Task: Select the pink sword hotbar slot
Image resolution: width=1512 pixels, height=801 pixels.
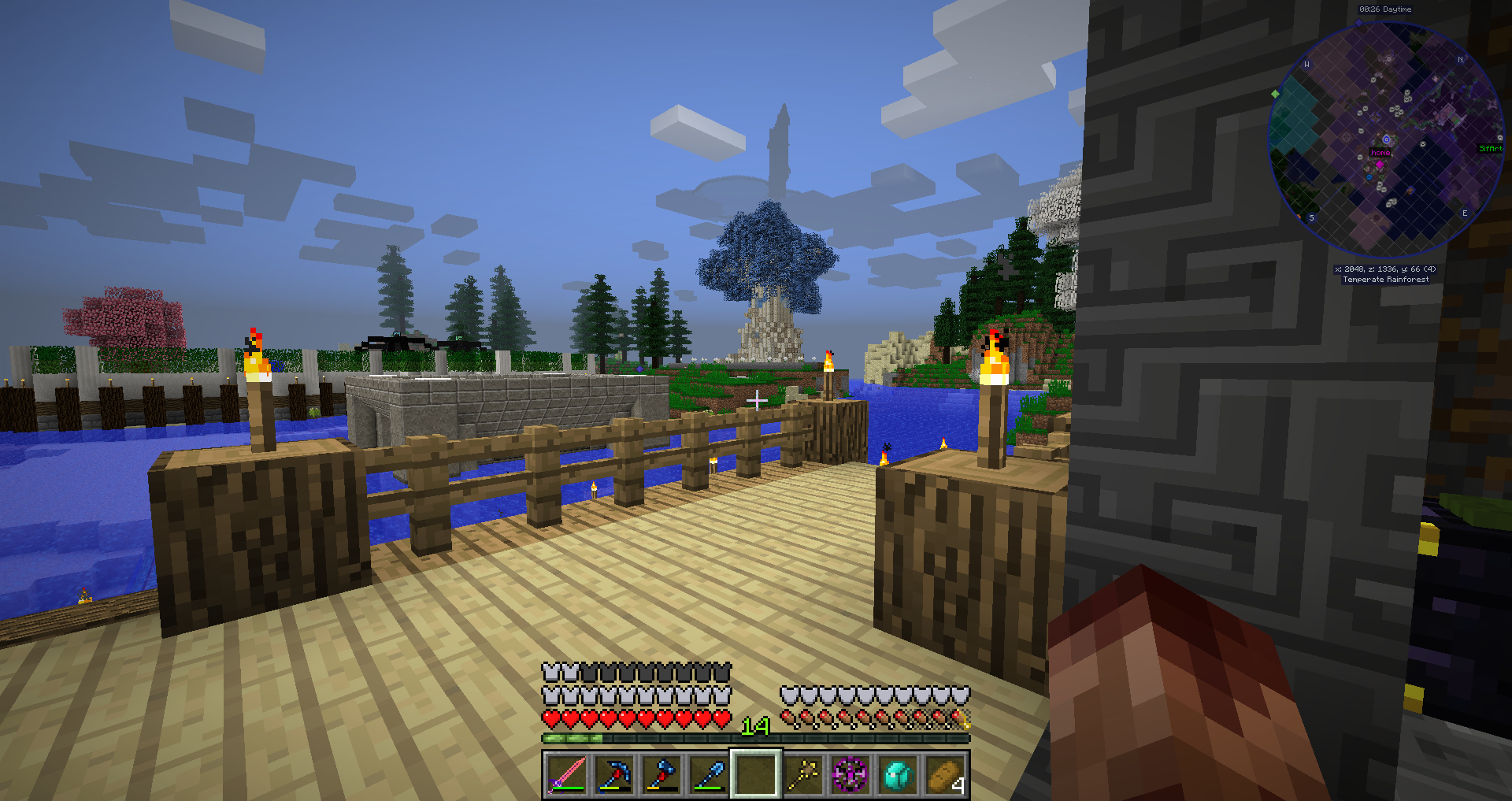Action: (x=566, y=774)
